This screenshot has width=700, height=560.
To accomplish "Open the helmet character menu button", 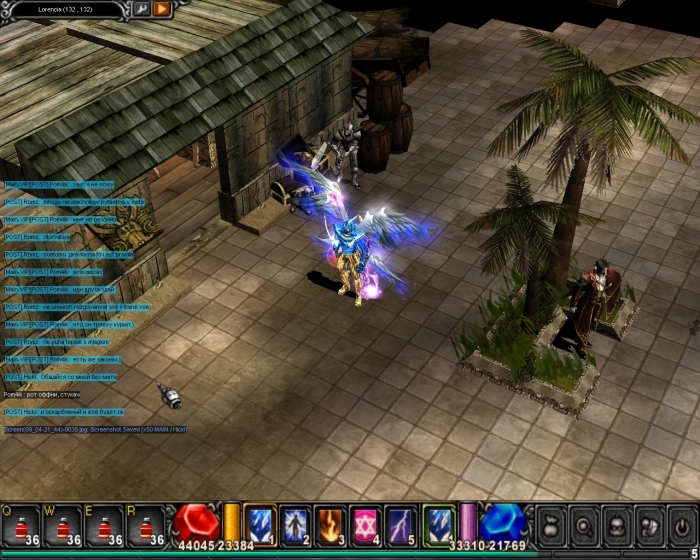I will (618, 524).
